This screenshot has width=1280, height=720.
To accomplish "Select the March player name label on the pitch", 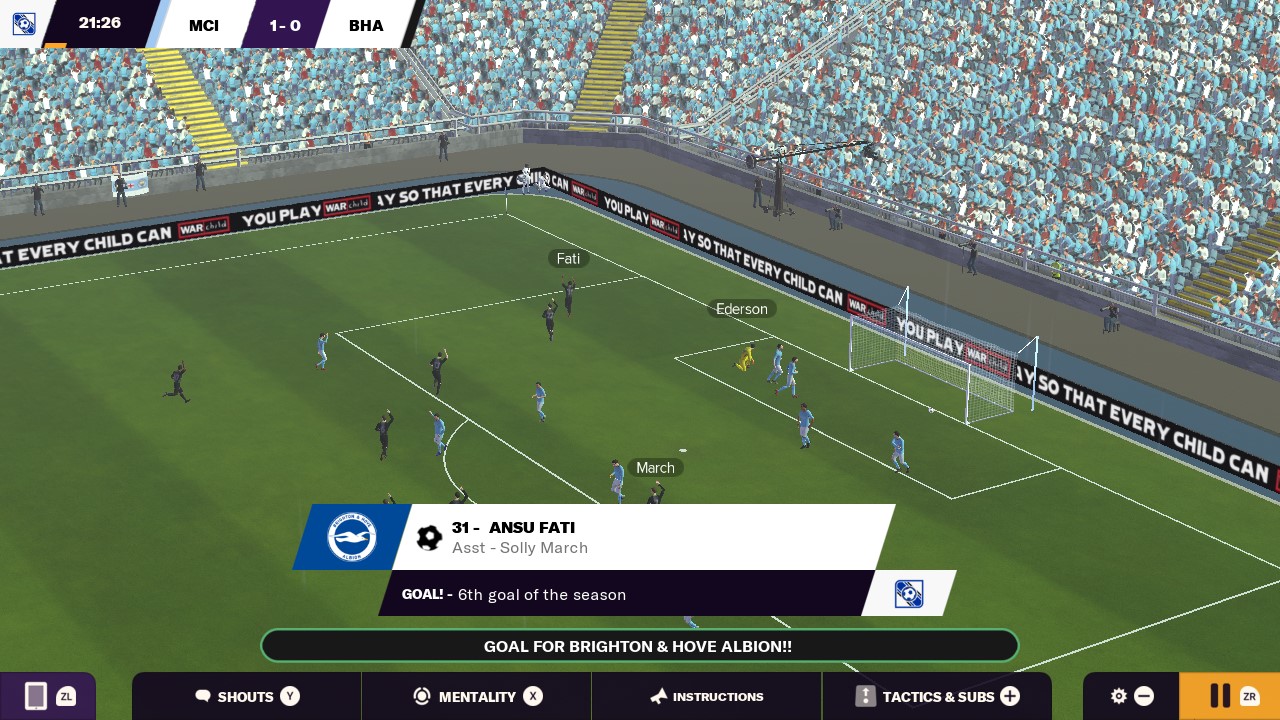I will click(x=655, y=467).
